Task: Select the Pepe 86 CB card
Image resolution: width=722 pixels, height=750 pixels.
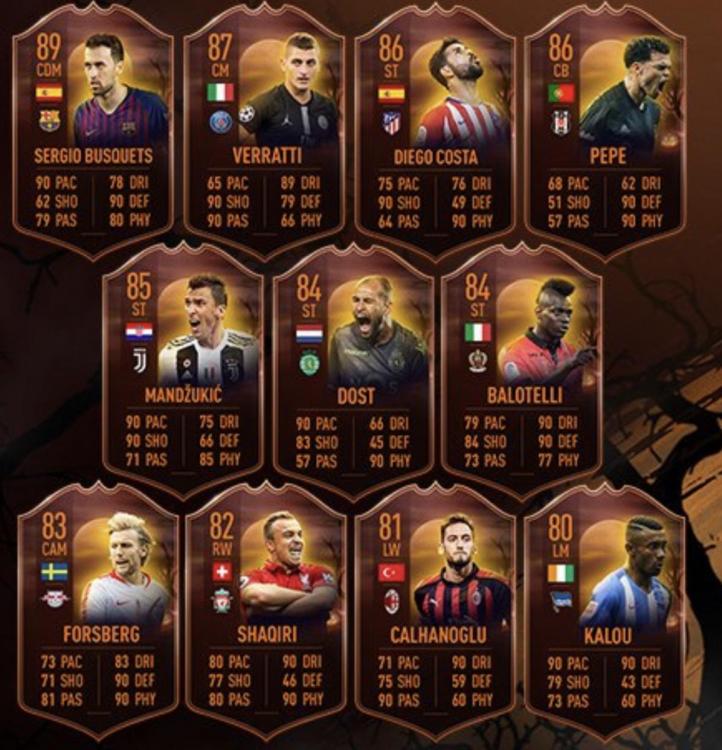Action: (x=604, y=130)
